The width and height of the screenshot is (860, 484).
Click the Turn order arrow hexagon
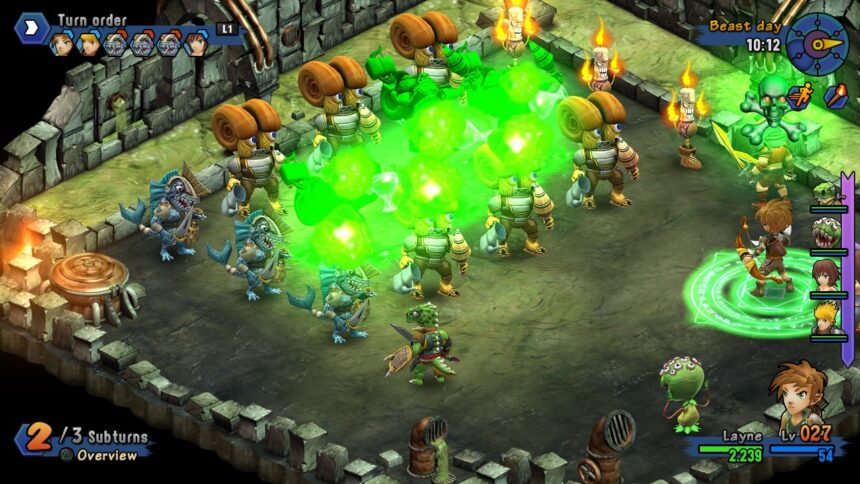[x=33, y=27]
